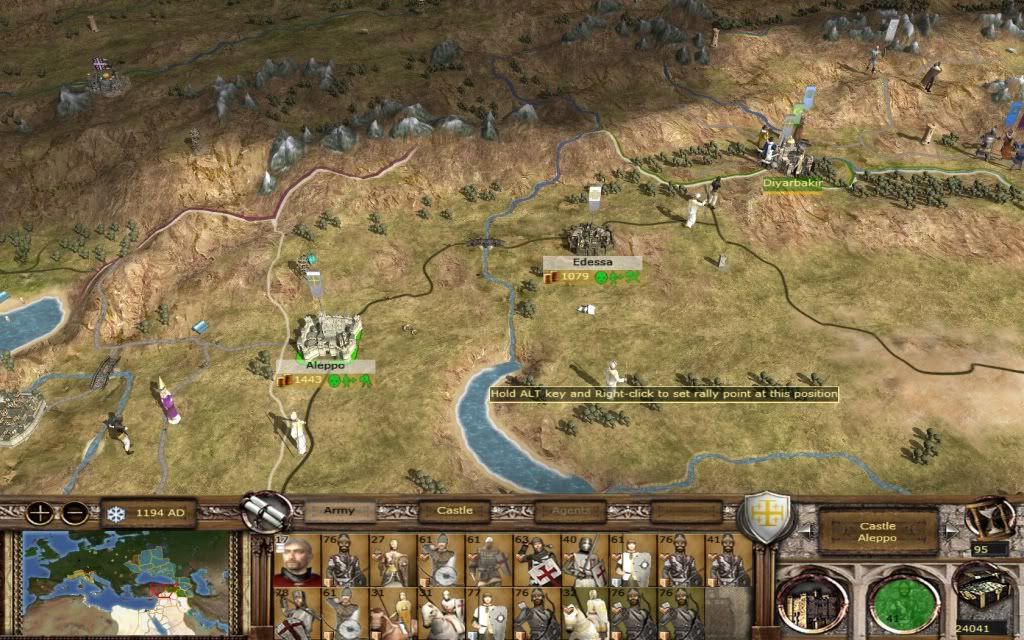End the turn with hourglass button
This screenshot has height=640, width=1024.
987,518
